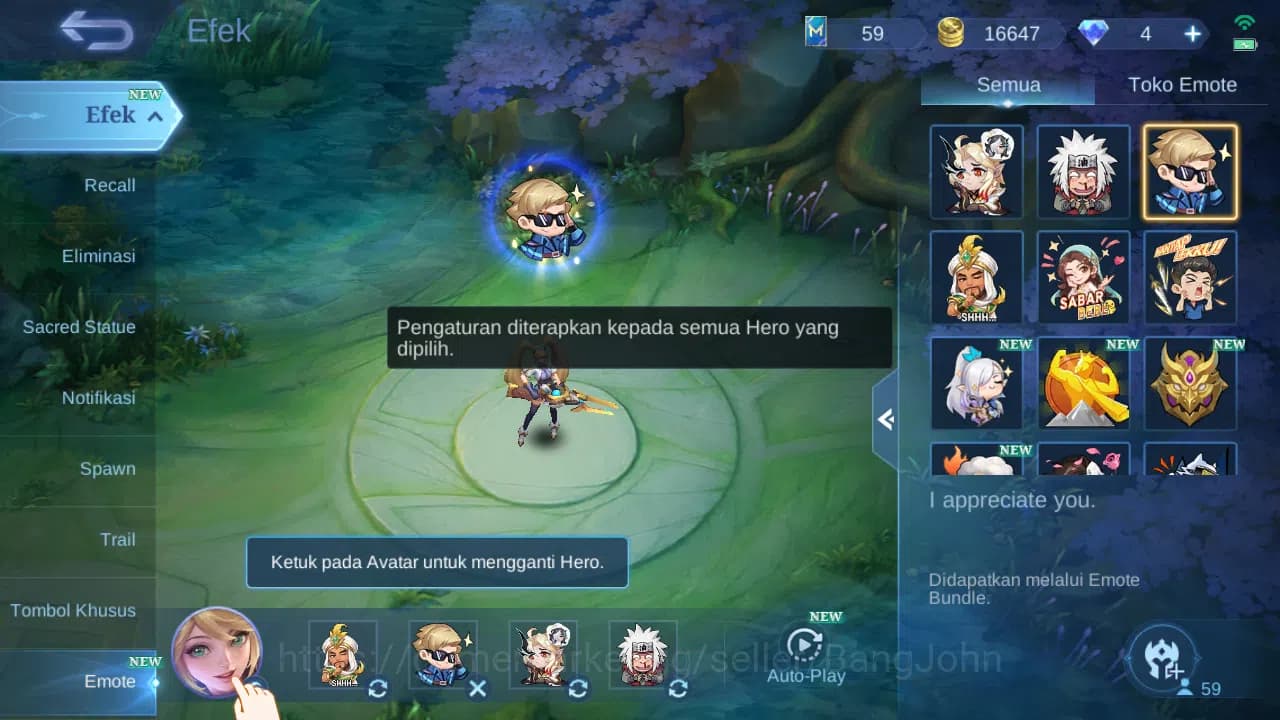Viewport: 1280px width, 720px height.
Task: Open the Recall settings option
Action: click(x=110, y=185)
